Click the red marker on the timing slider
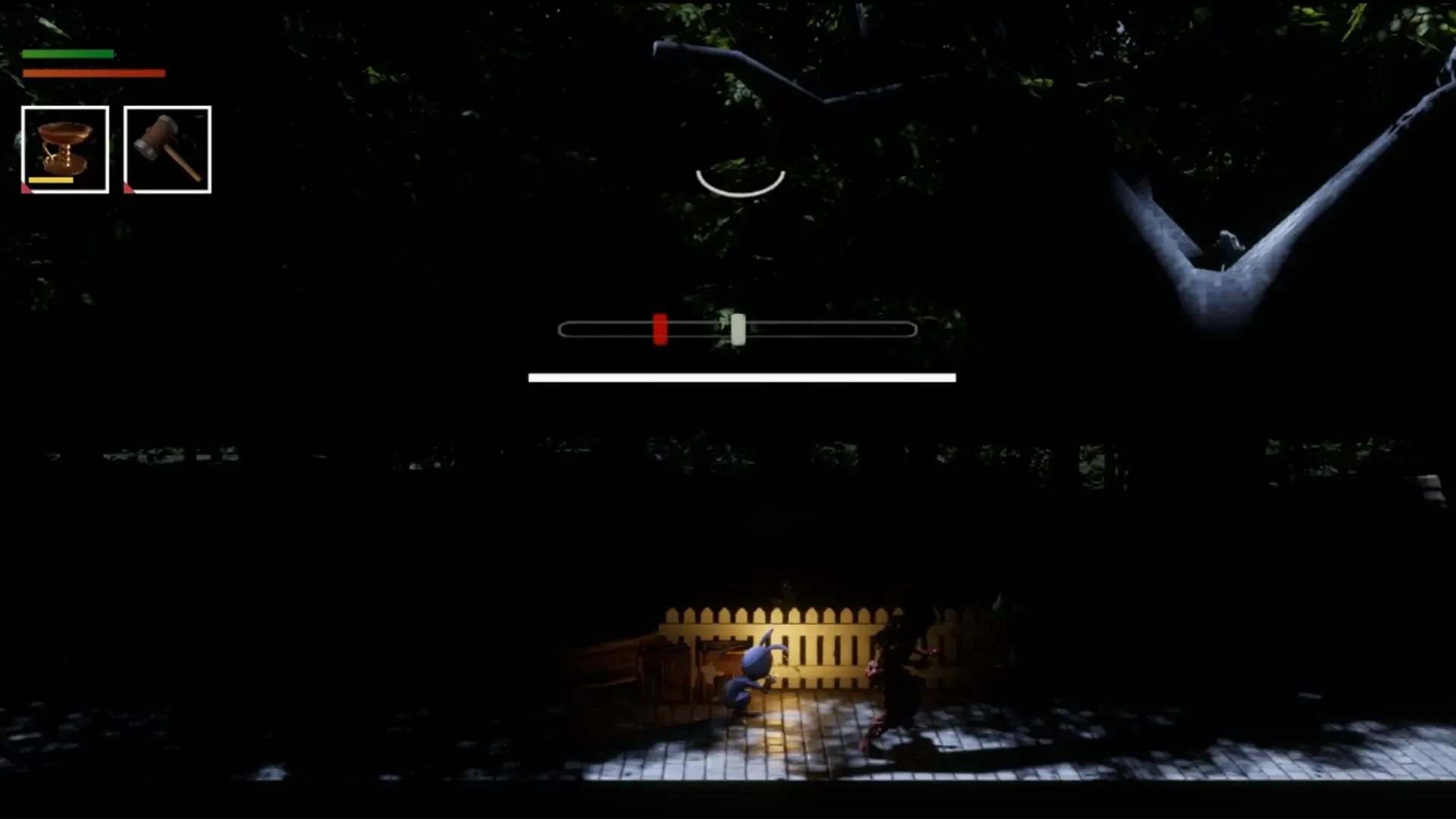Screen dimensions: 1456x819 pos(659,329)
